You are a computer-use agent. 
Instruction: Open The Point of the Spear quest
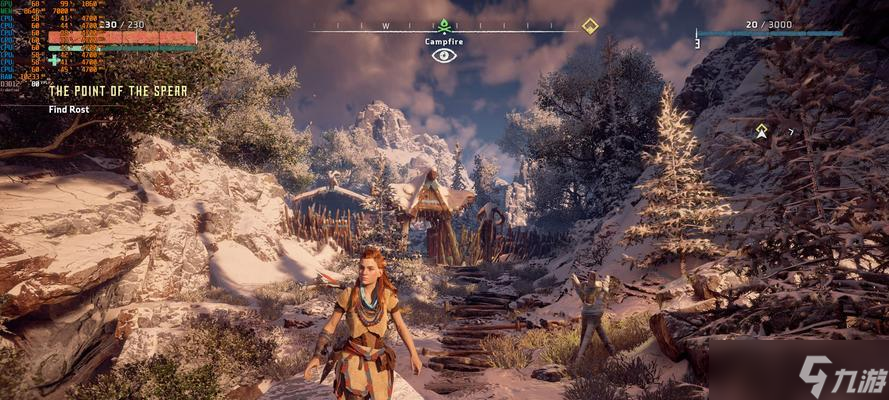click(118, 91)
